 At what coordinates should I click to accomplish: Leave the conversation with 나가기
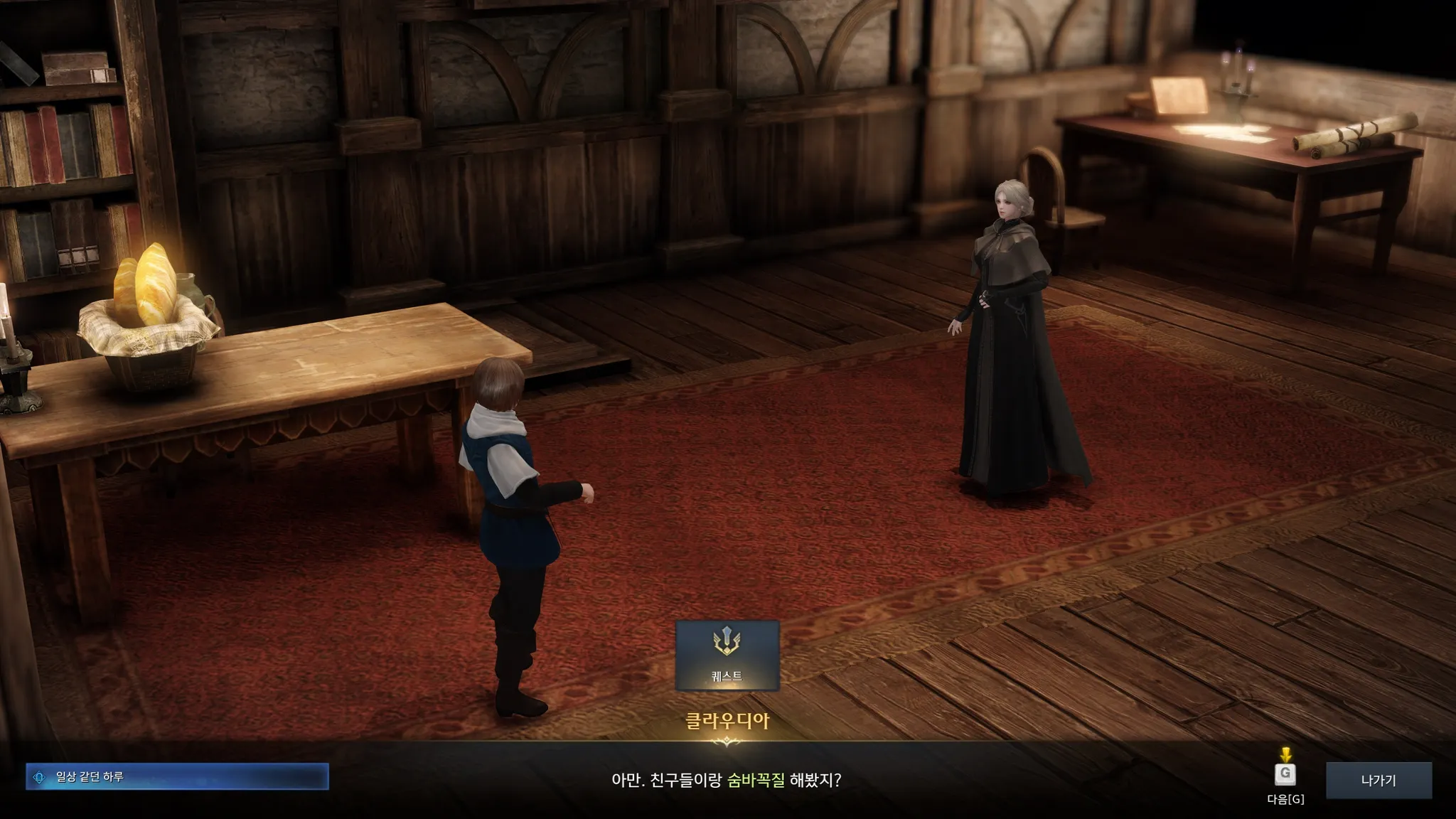point(1378,780)
